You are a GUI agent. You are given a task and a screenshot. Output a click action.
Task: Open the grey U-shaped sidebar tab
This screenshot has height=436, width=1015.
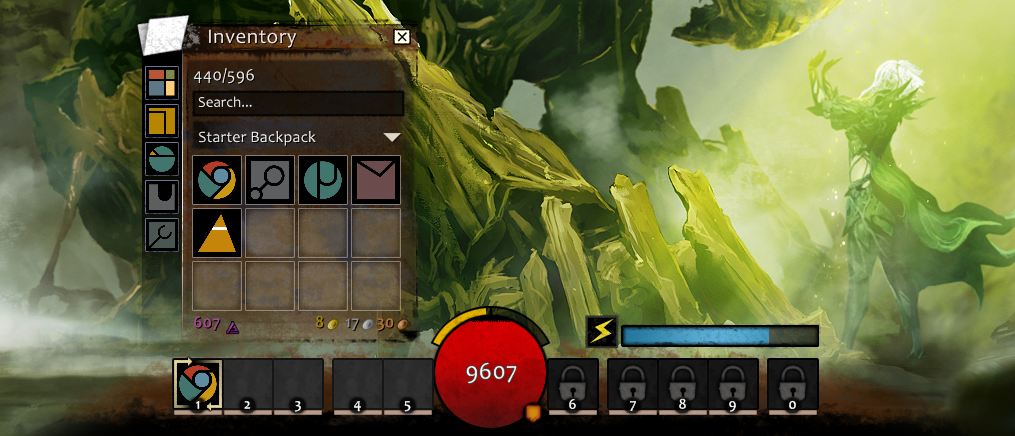[x=161, y=196]
